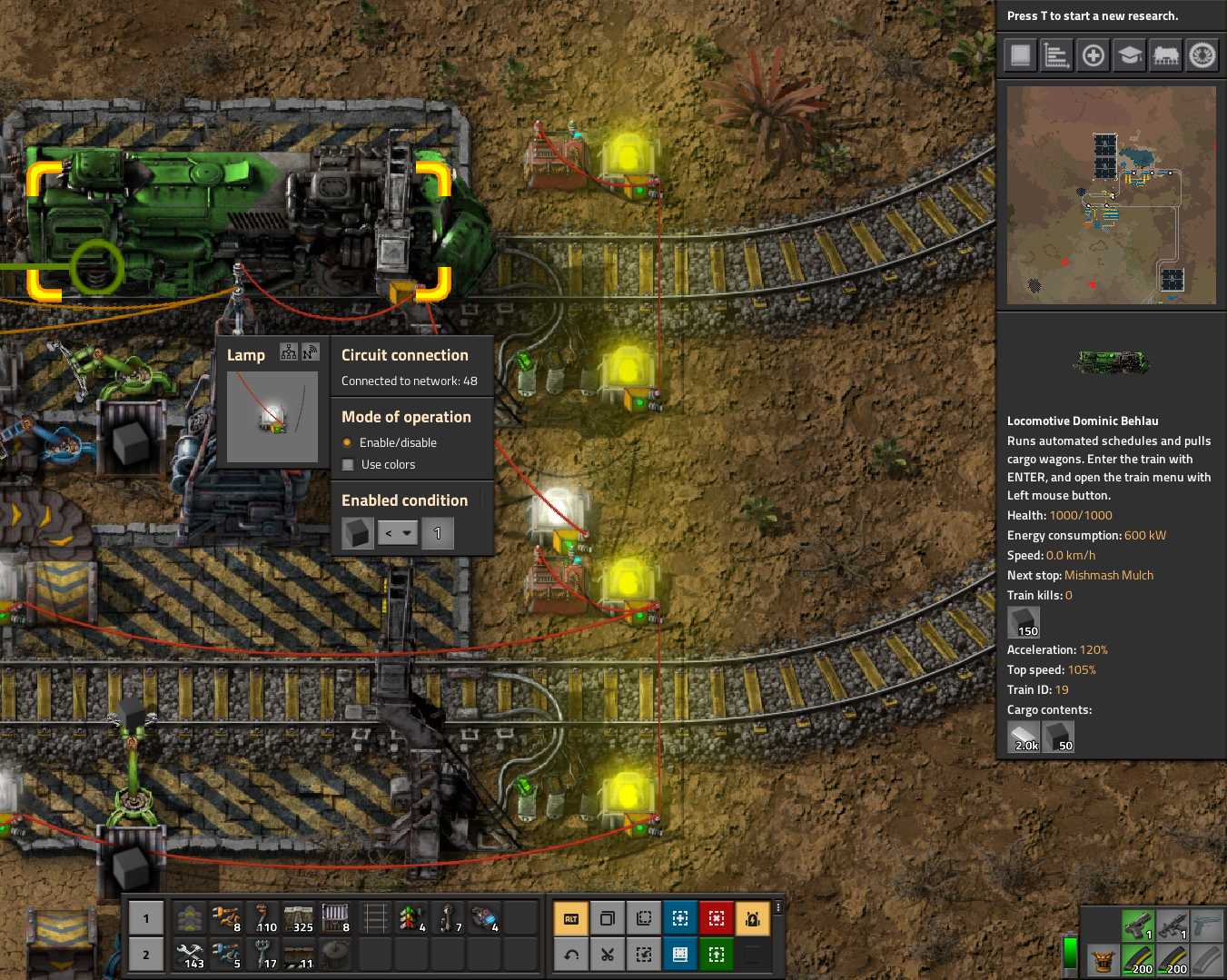Image resolution: width=1227 pixels, height=980 pixels.
Task: Open production statistics graph button
Action: (x=1056, y=55)
